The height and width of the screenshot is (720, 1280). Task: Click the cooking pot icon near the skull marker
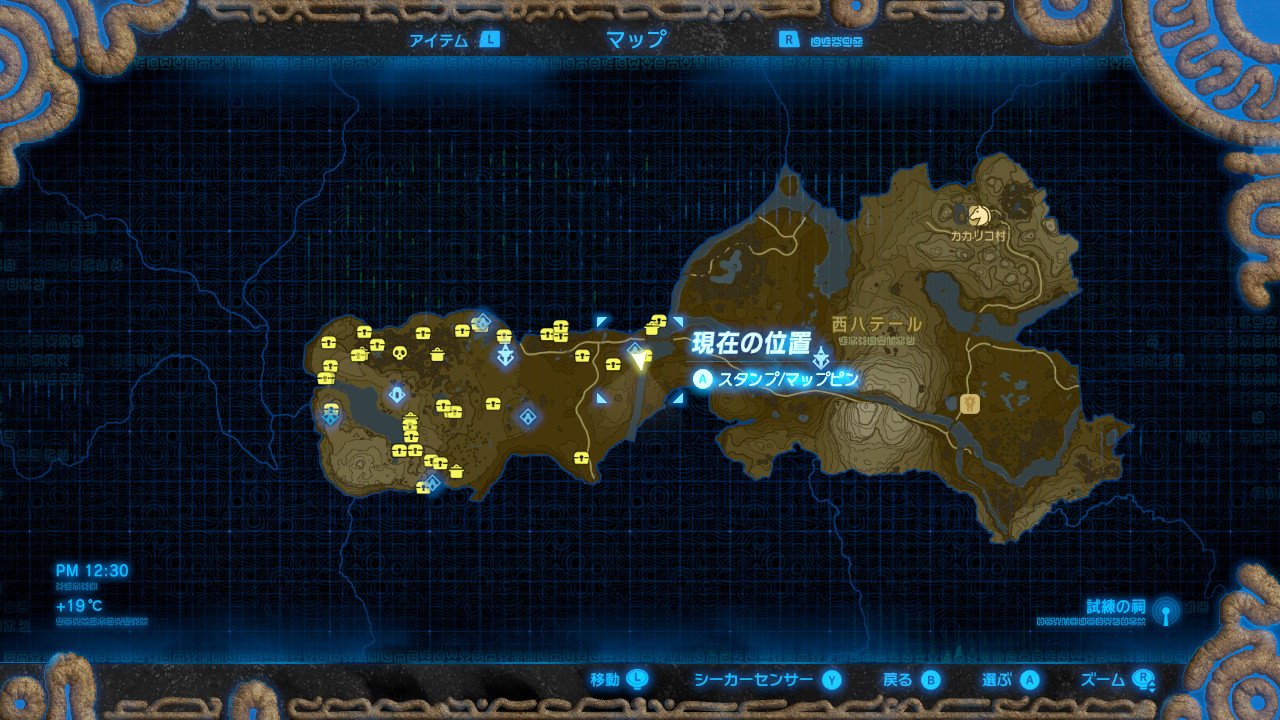pyautogui.click(x=437, y=356)
